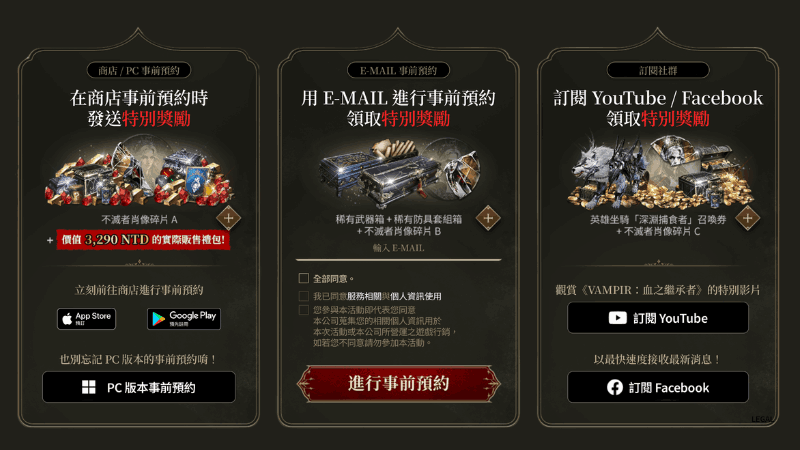Open the App Store pre-registration page
Viewport: 800px width, 450px height.
[86, 318]
